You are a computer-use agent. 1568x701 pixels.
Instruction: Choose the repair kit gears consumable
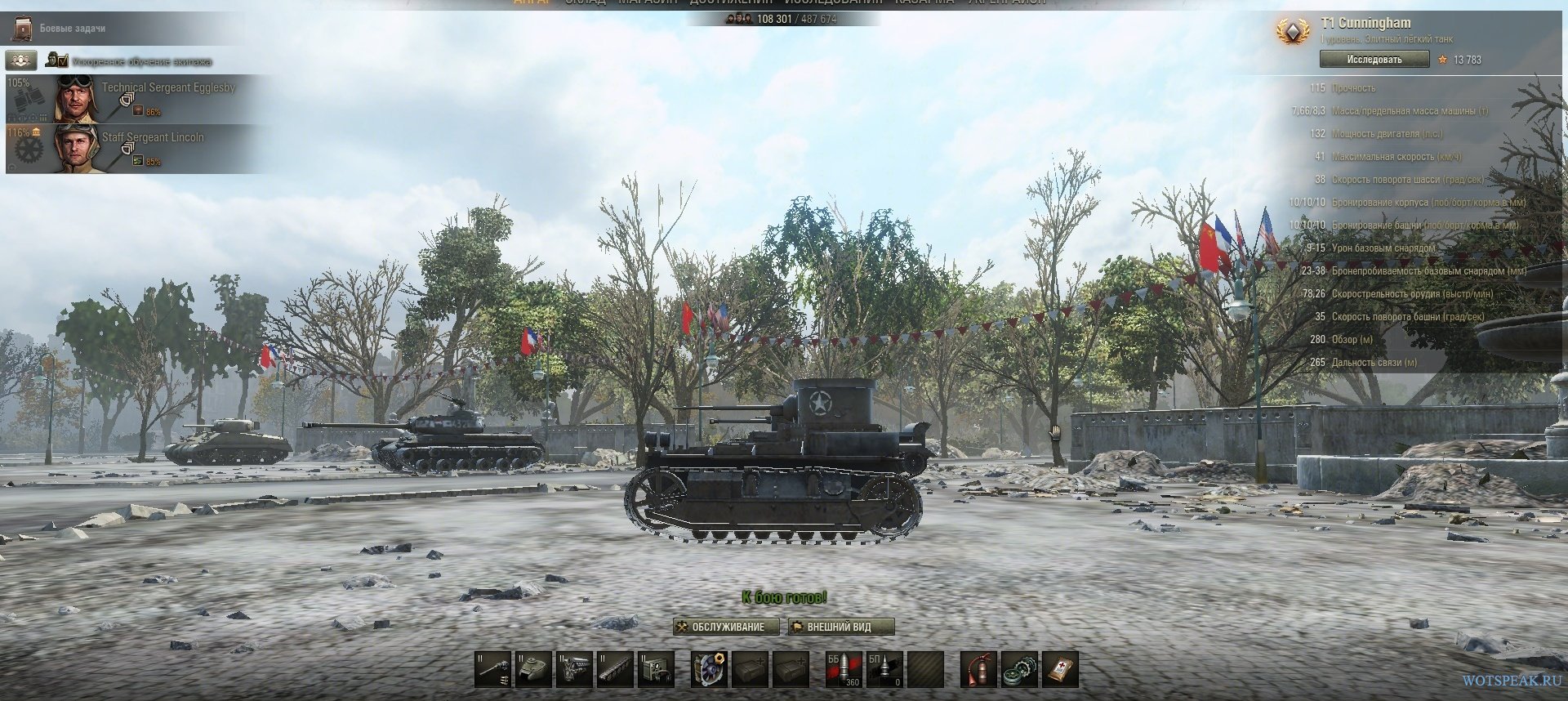tap(1019, 669)
